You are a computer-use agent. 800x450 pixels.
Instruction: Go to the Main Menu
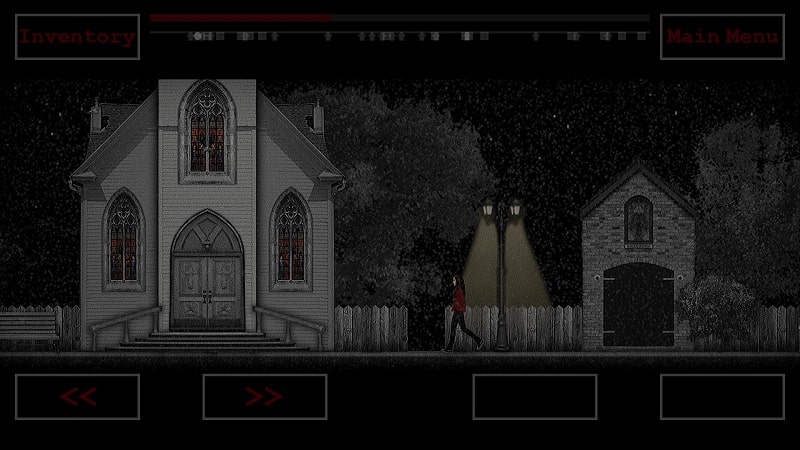[x=722, y=37]
